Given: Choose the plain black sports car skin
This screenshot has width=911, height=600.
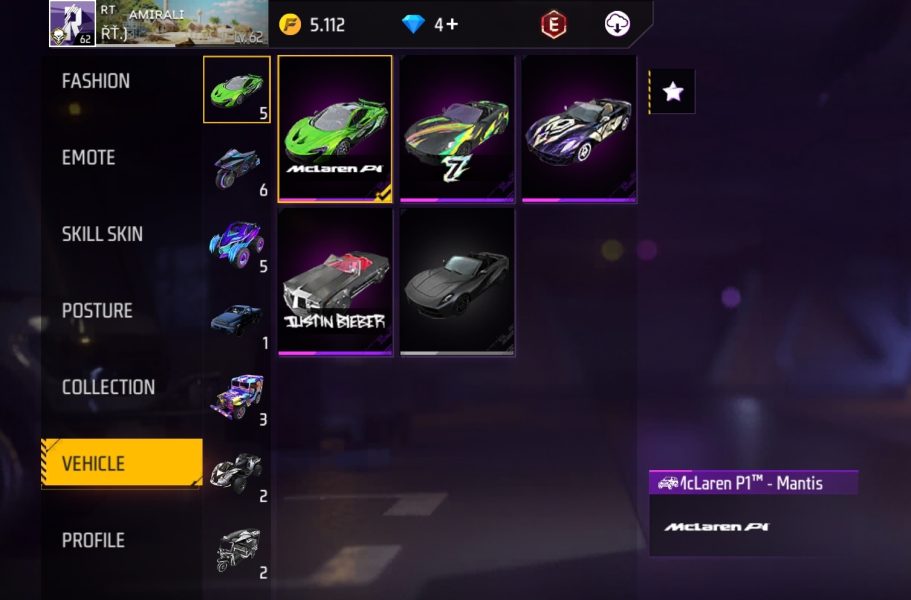Looking at the screenshot, I should tap(457, 282).
